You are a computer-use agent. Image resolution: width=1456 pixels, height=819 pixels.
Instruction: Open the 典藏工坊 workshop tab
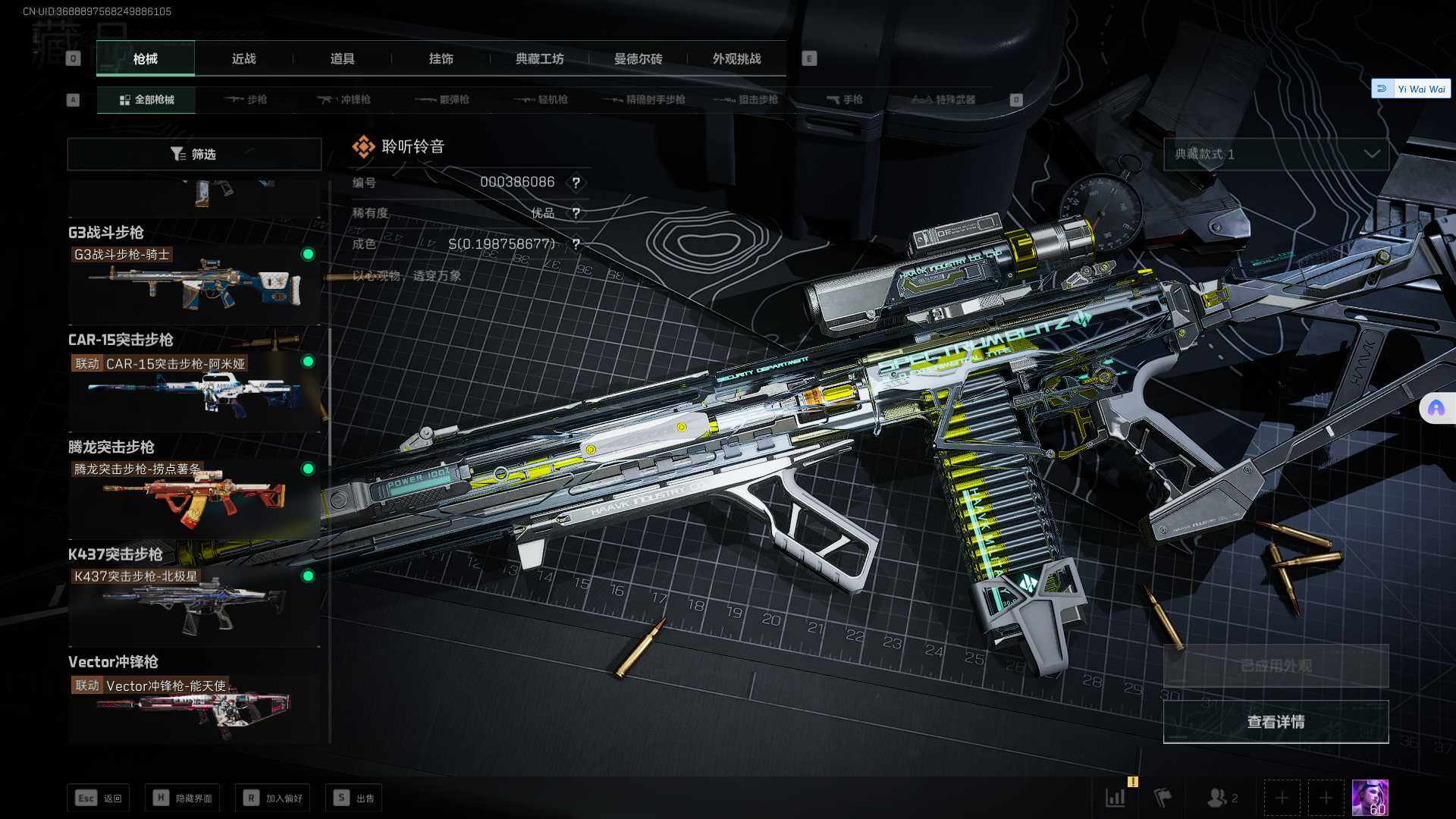[539, 59]
